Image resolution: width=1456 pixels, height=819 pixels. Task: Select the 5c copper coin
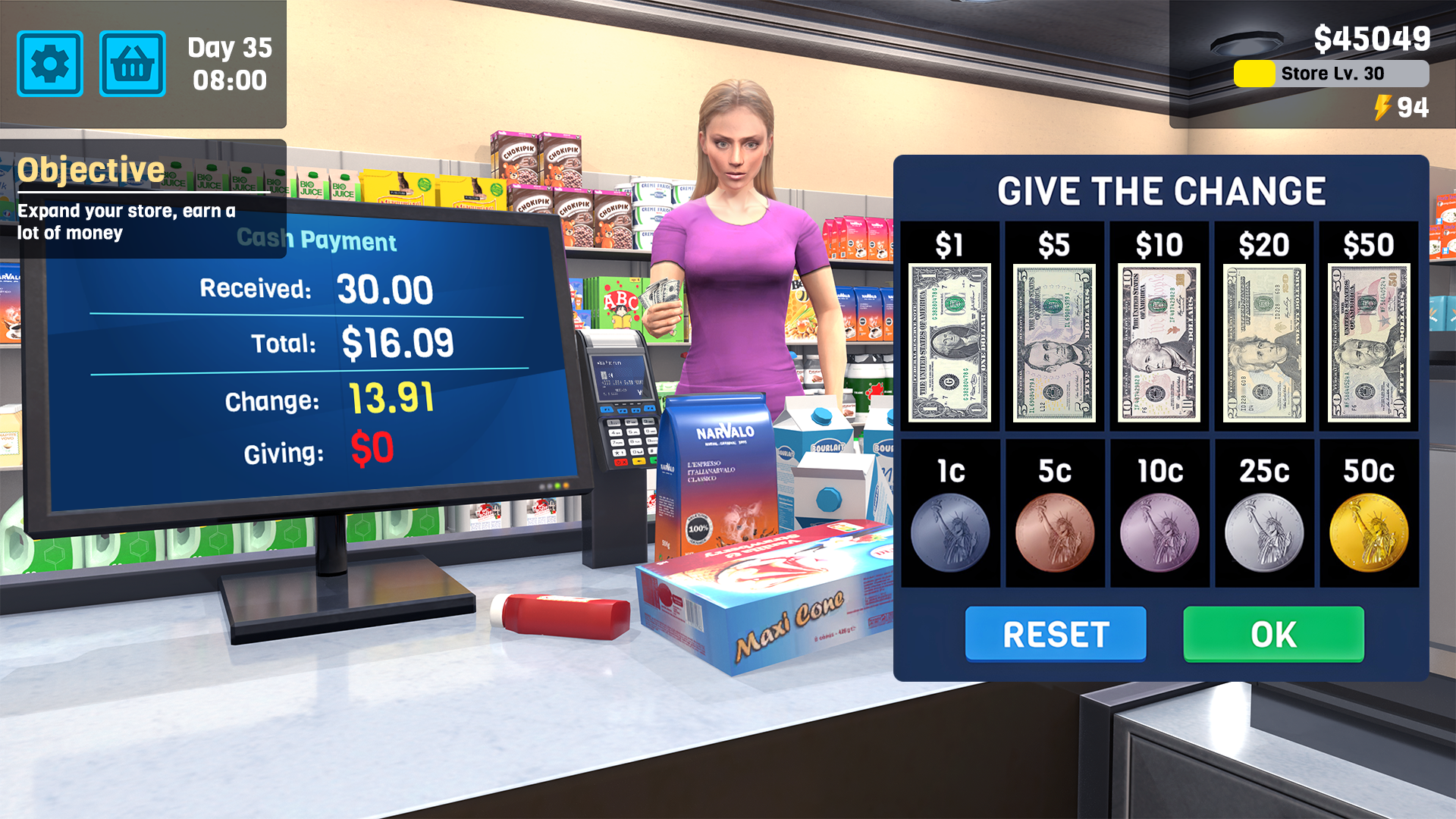(x=1054, y=531)
